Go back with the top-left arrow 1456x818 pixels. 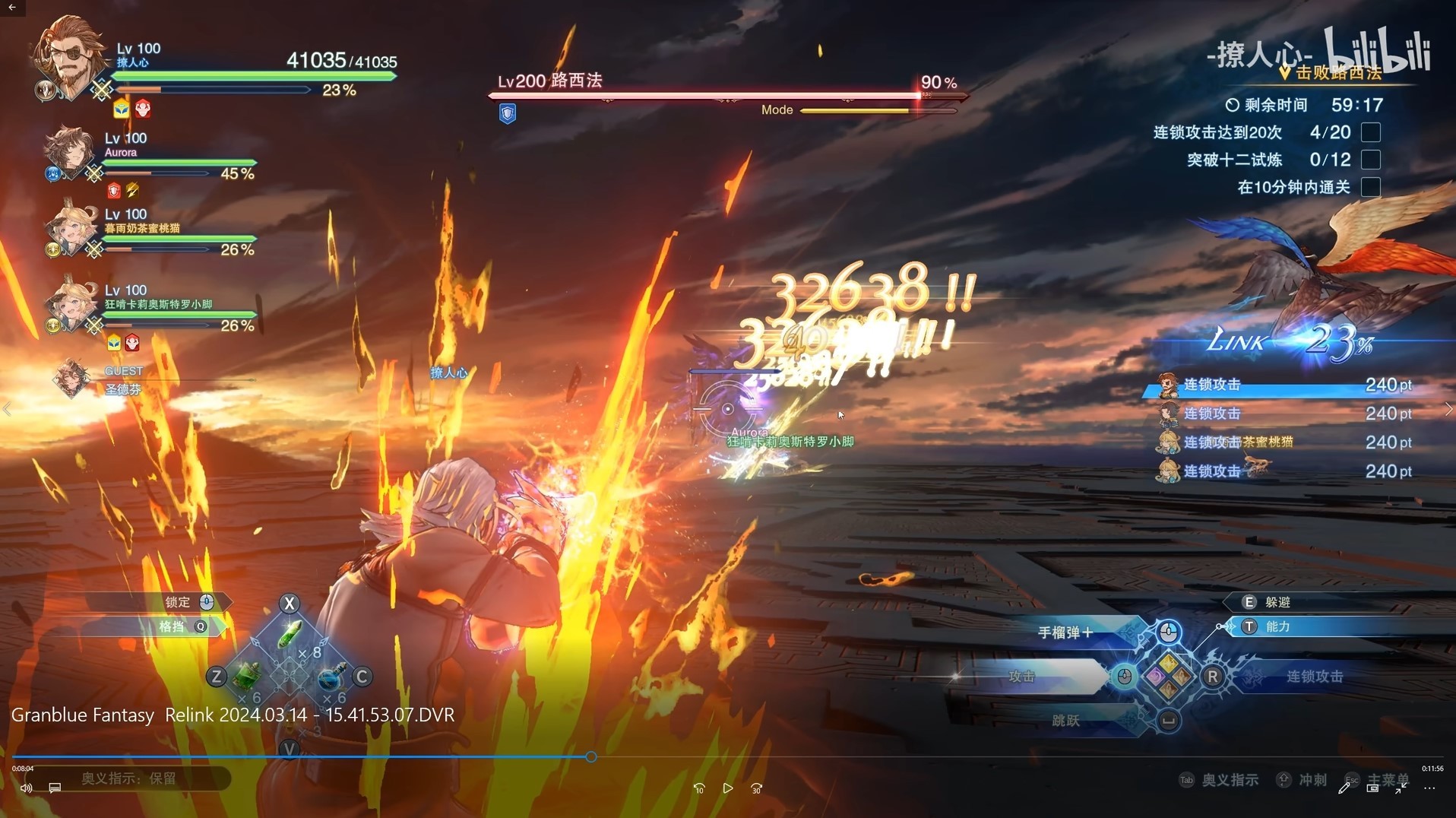[12, 8]
